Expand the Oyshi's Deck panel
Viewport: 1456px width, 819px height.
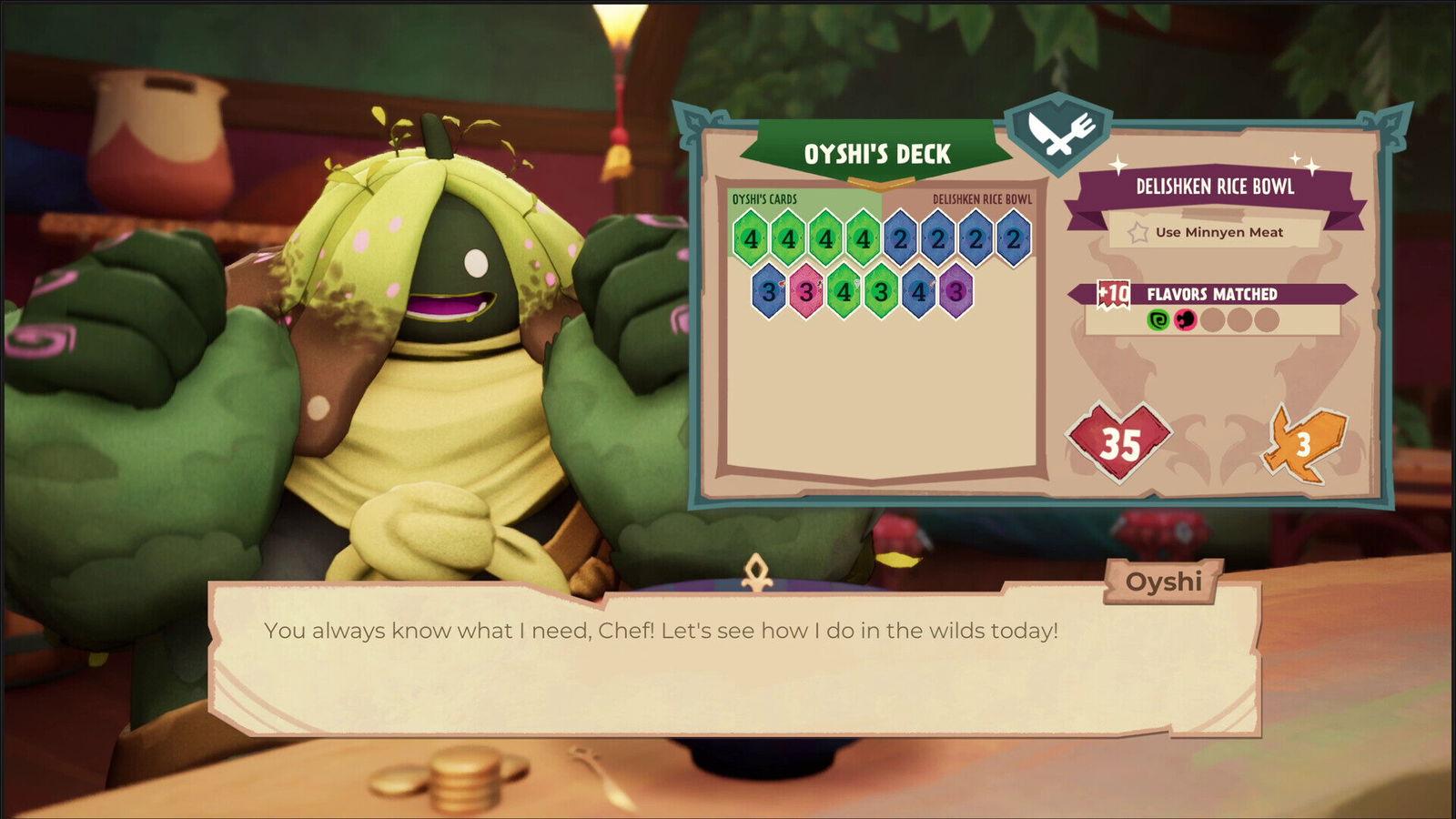878,154
